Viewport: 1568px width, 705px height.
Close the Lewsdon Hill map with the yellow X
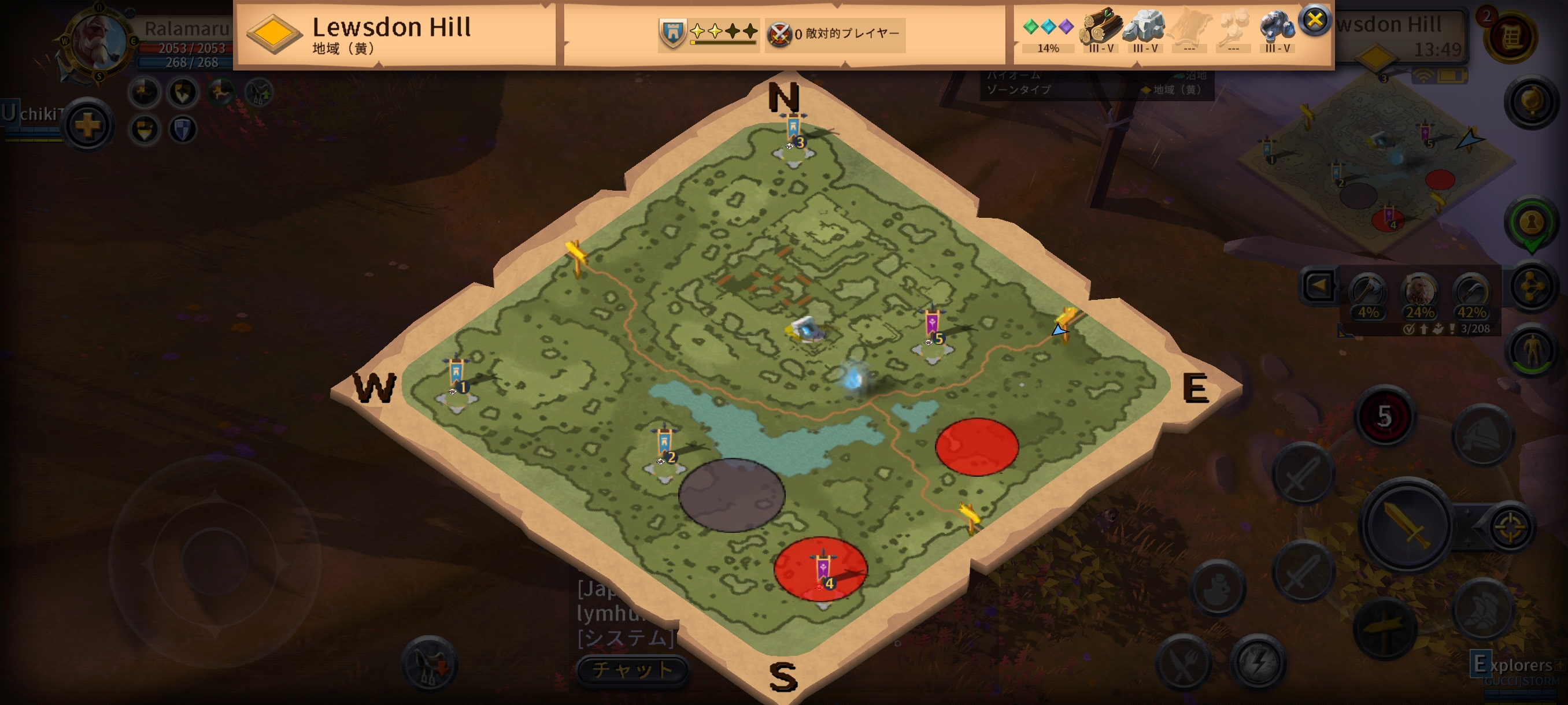[1314, 20]
